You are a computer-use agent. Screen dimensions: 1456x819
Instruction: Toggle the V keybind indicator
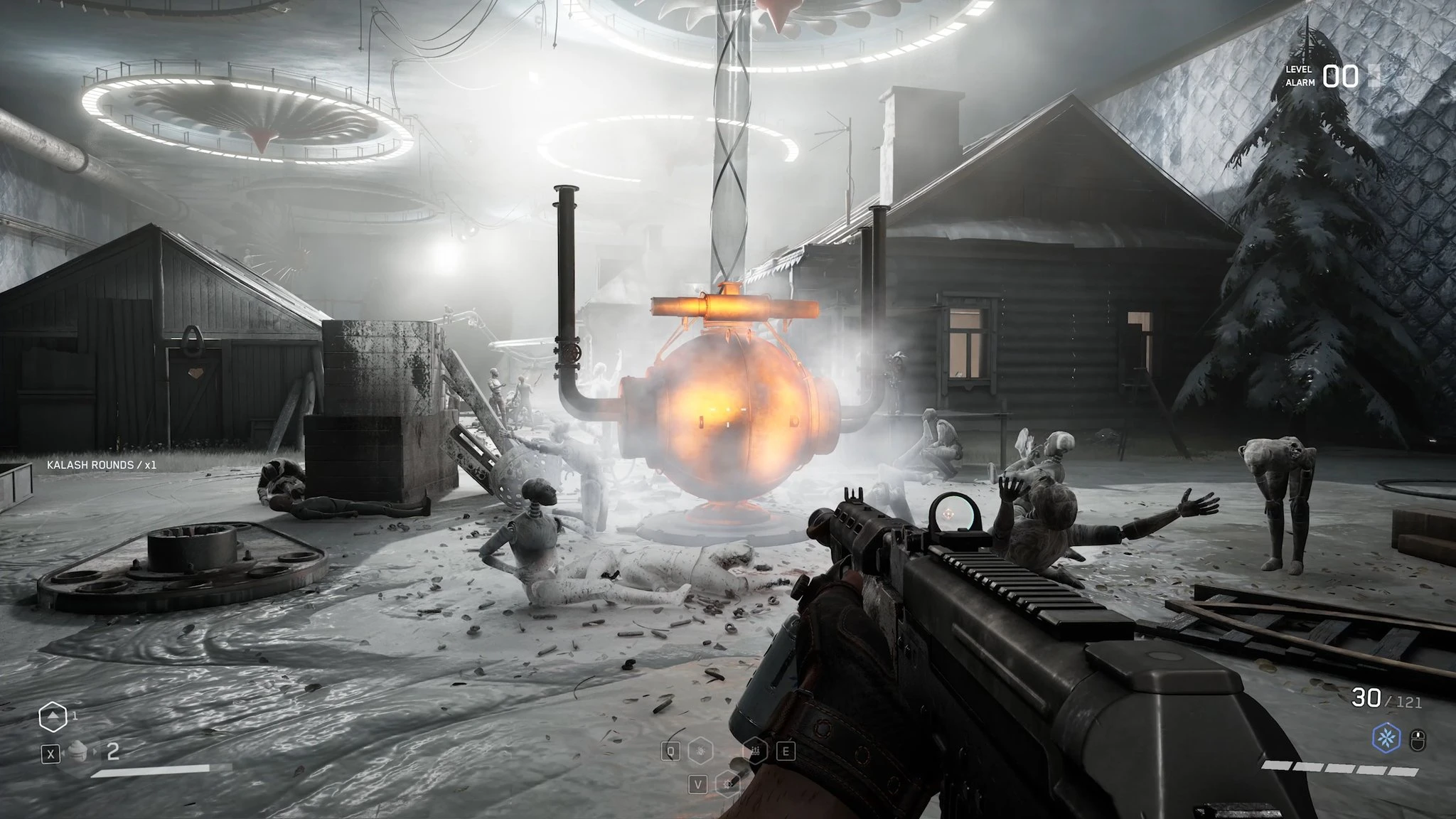point(699,786)
